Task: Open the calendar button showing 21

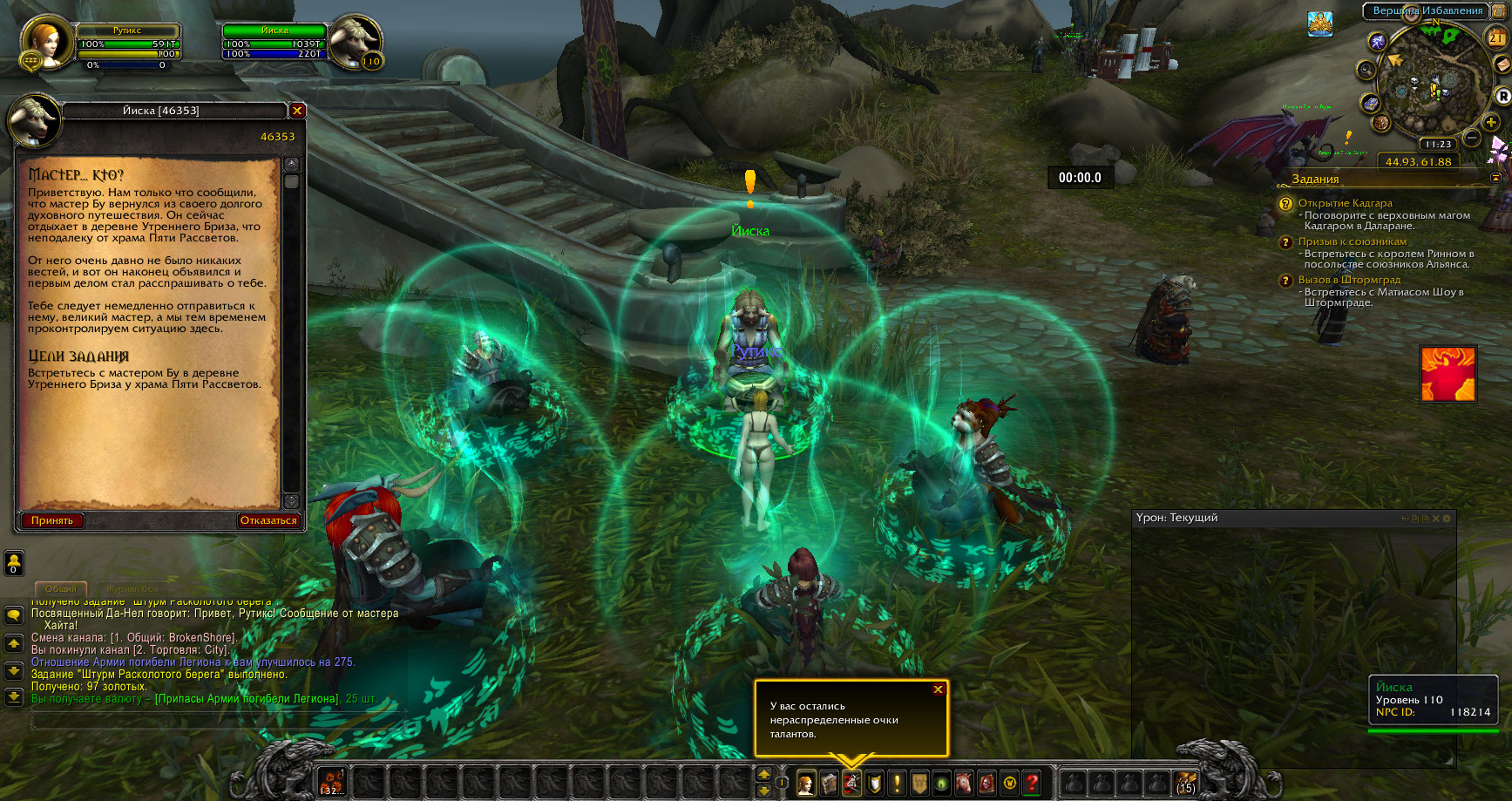Action: [1496, 37]
